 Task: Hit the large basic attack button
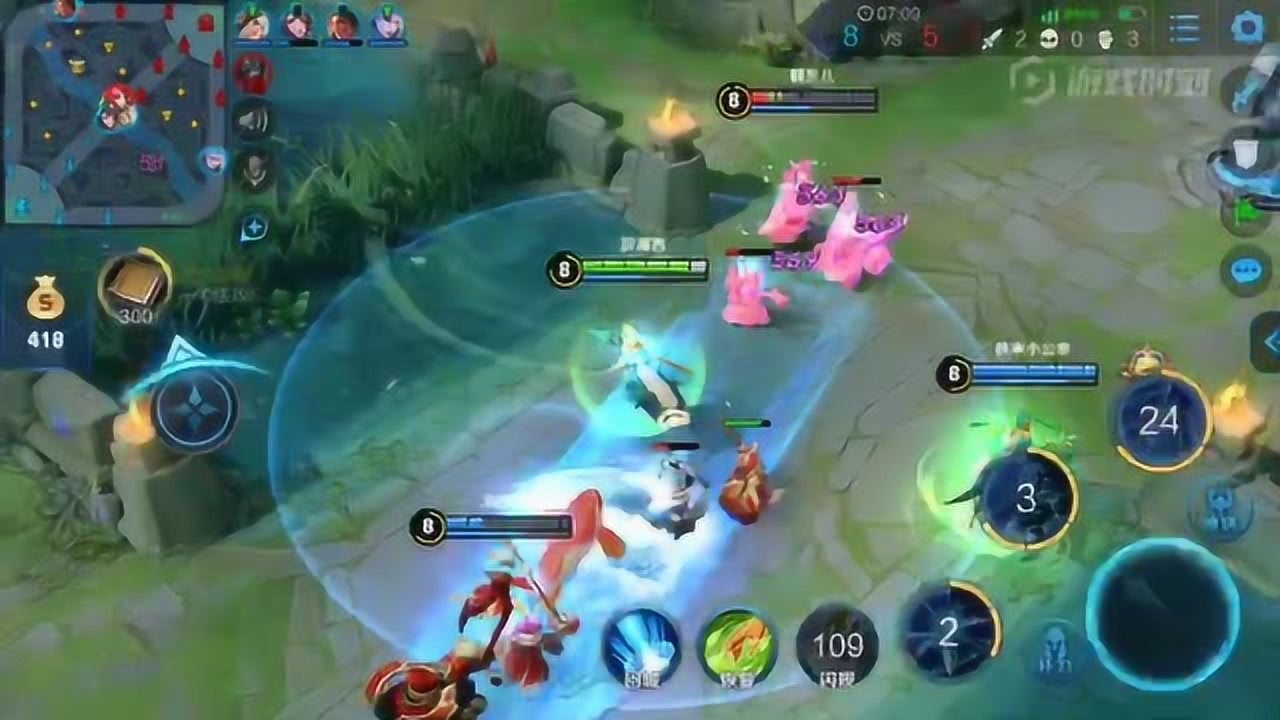pyautogui.click(x=1162, y=612)
